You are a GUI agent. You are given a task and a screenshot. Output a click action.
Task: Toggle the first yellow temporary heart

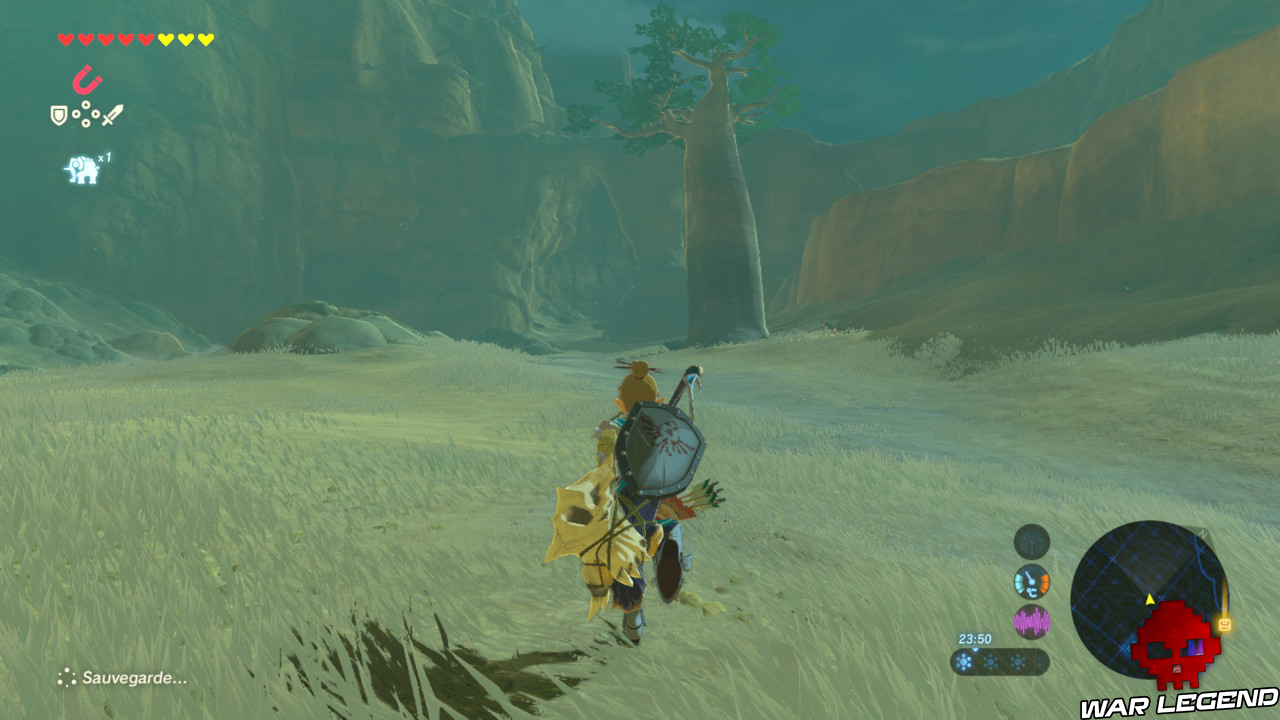tap(167, 39)
